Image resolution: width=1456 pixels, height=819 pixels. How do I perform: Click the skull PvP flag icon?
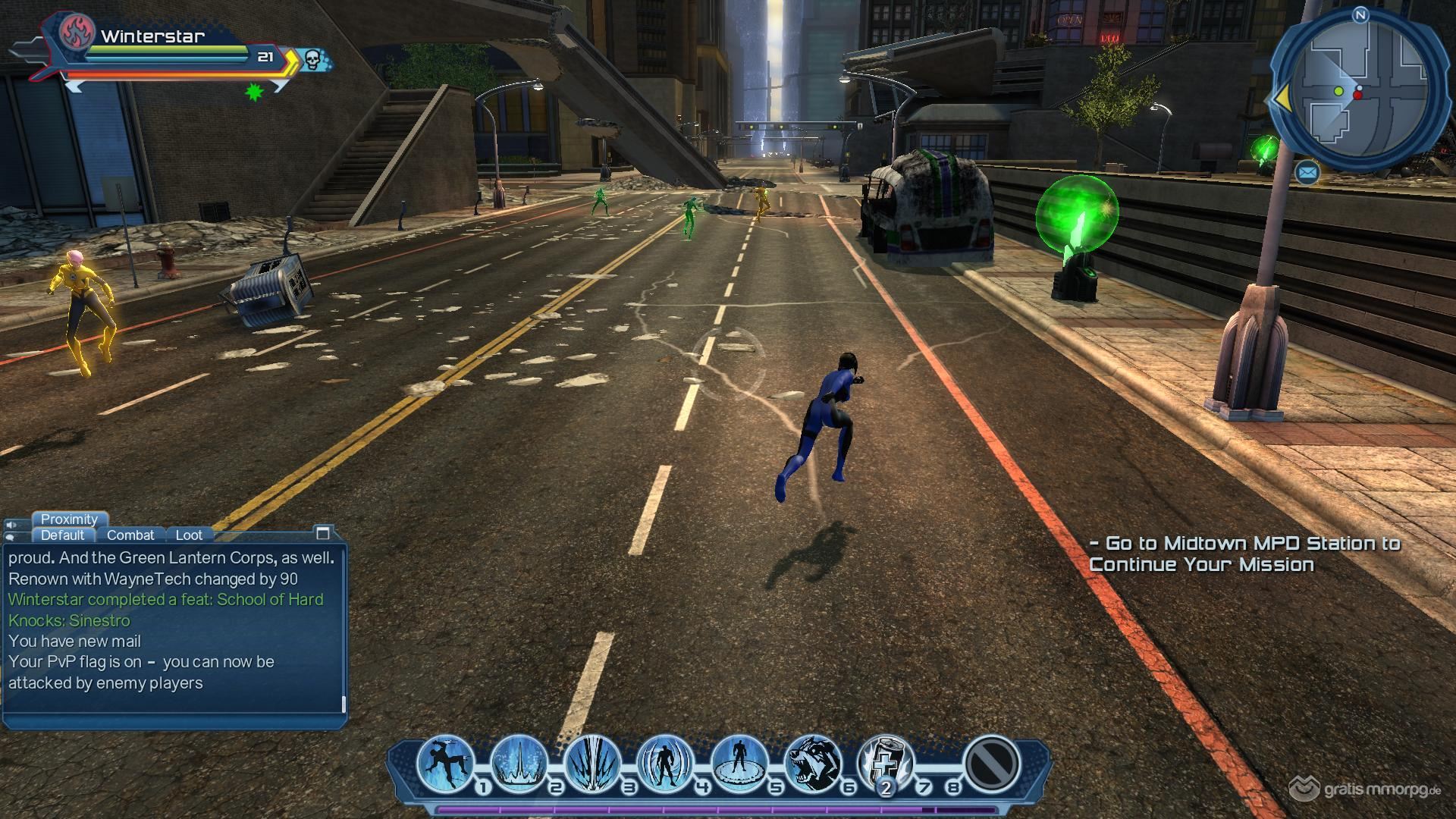pos(312,58)
